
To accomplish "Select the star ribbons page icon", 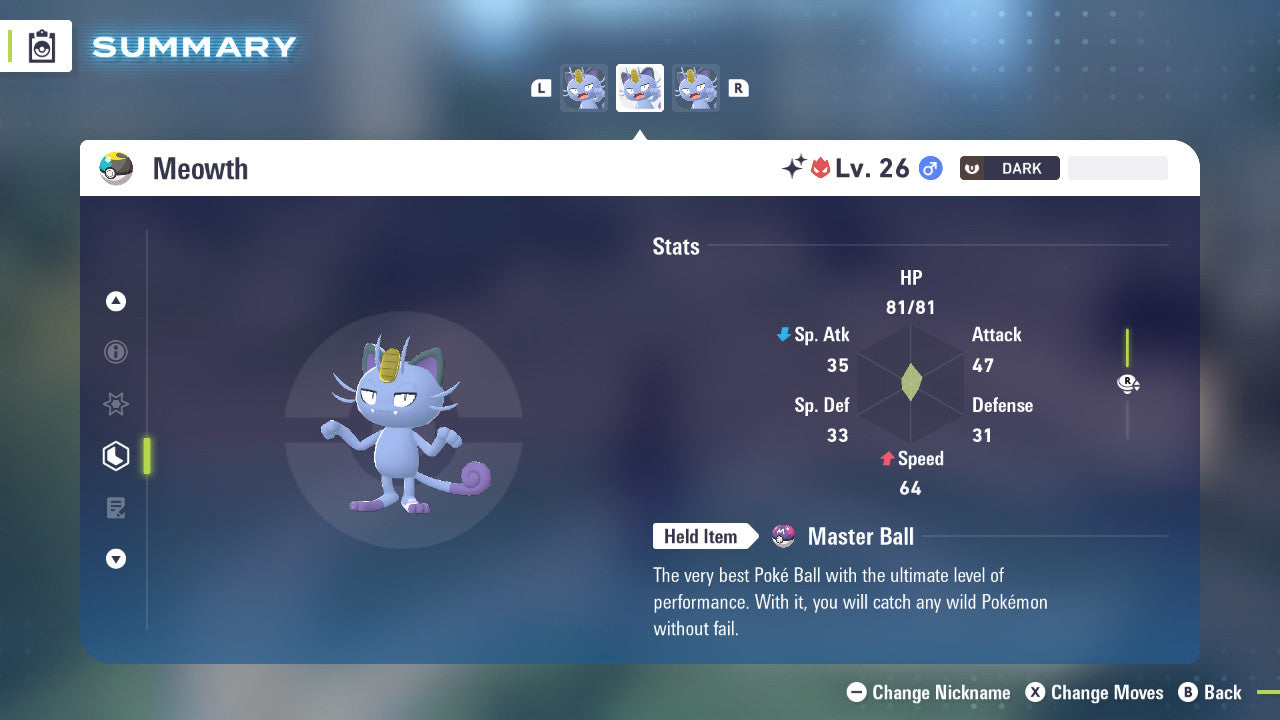I will coord(116,404).
